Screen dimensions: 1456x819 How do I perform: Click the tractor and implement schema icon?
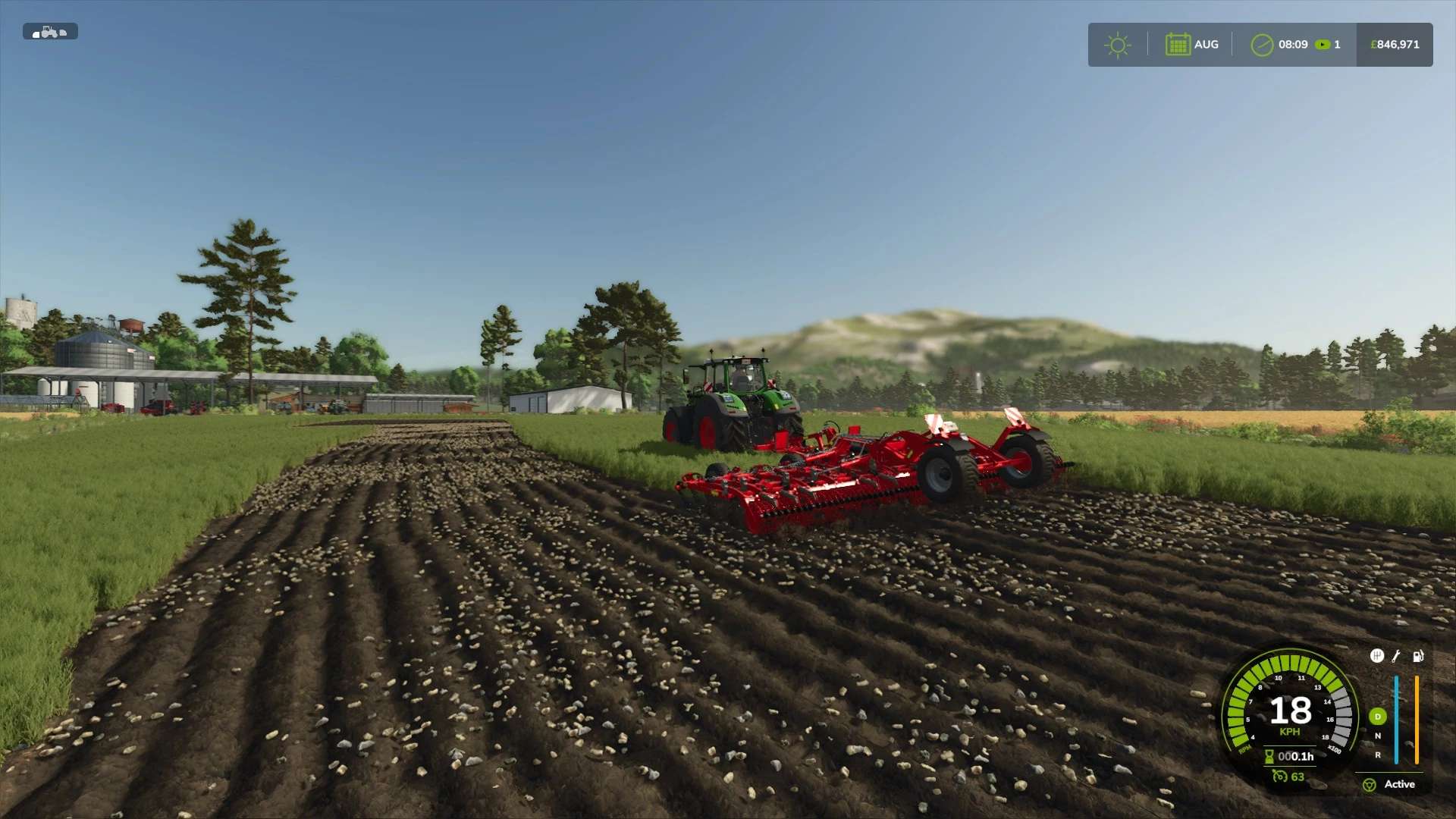tap(50, 32)
